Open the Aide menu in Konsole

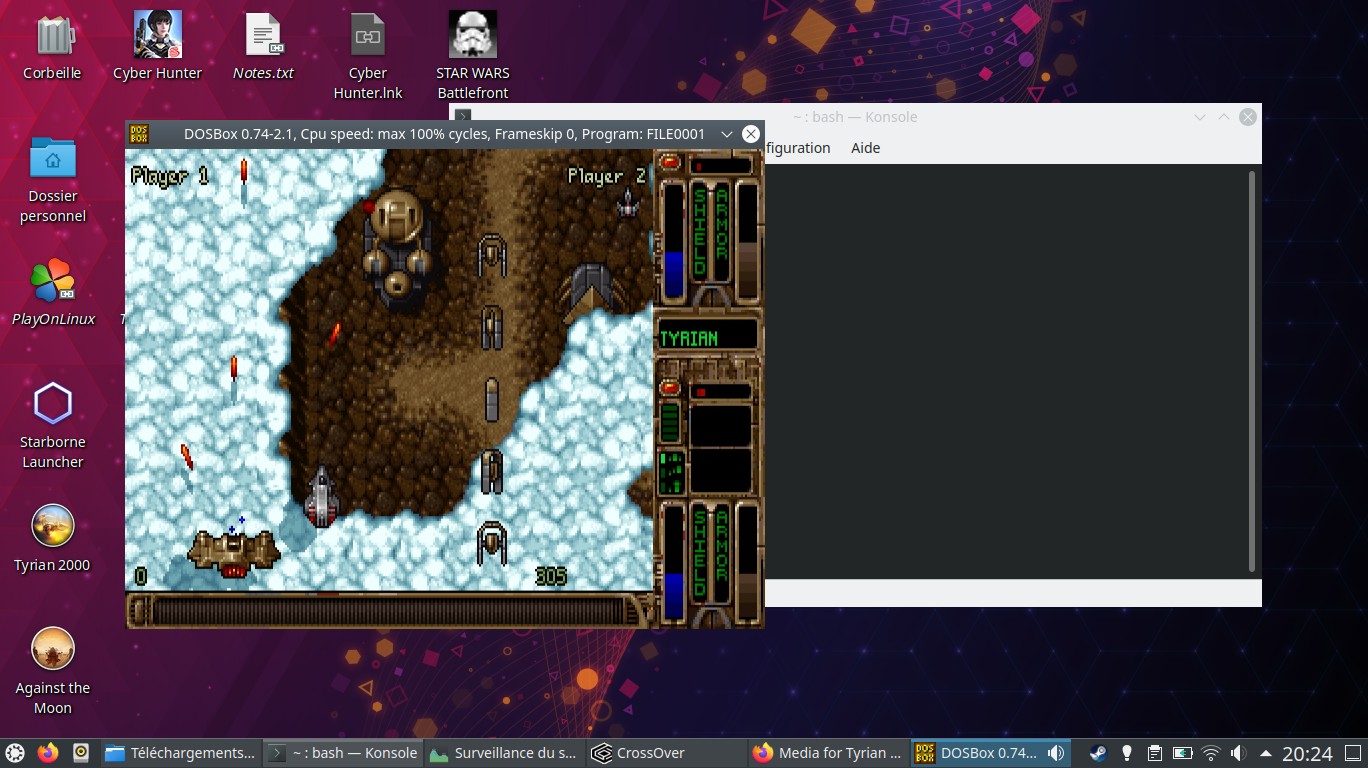click(865, 148)
